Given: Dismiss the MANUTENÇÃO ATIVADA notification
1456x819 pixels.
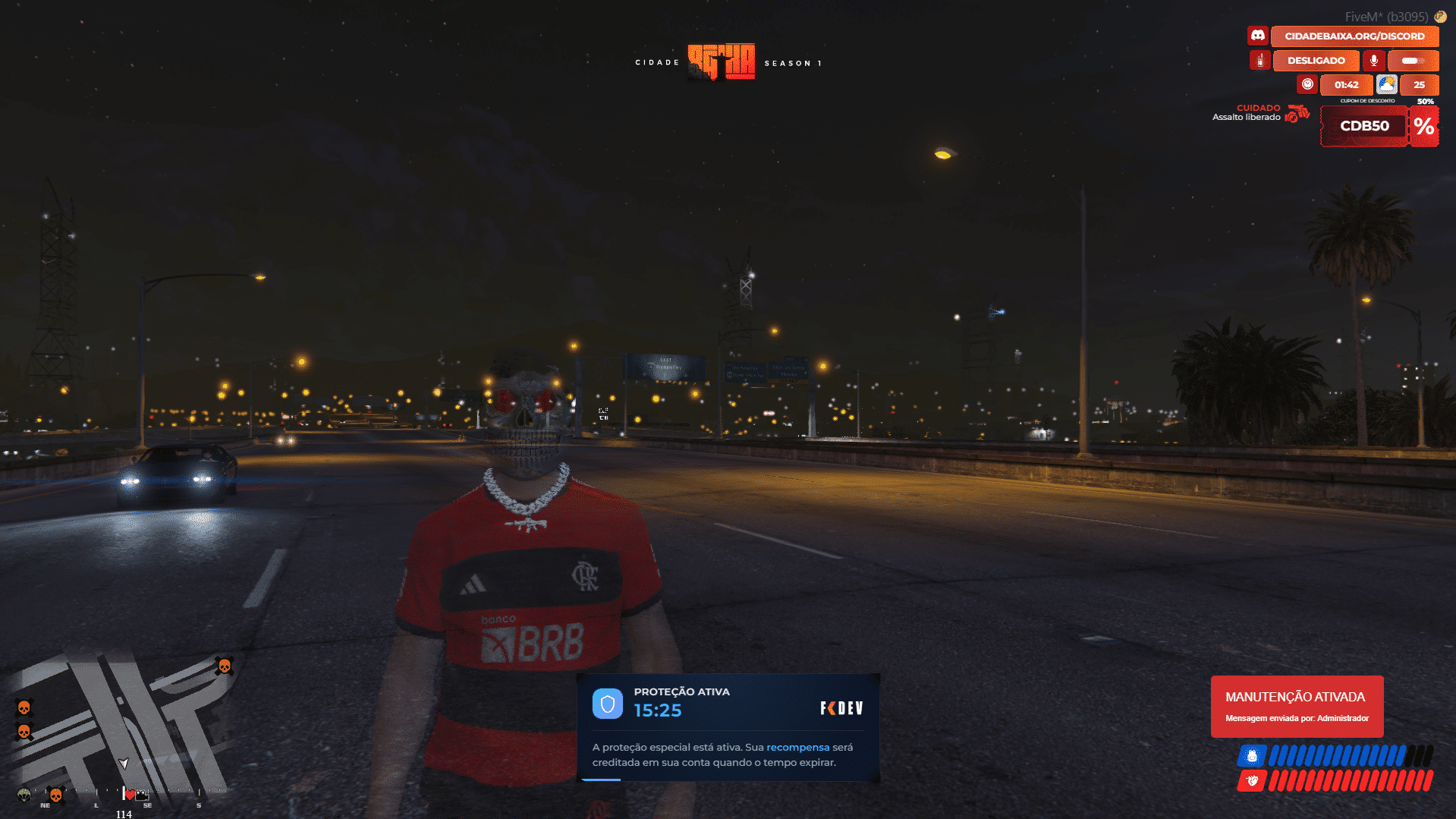Looking at the screenshot, I should tap(1297, 706).
